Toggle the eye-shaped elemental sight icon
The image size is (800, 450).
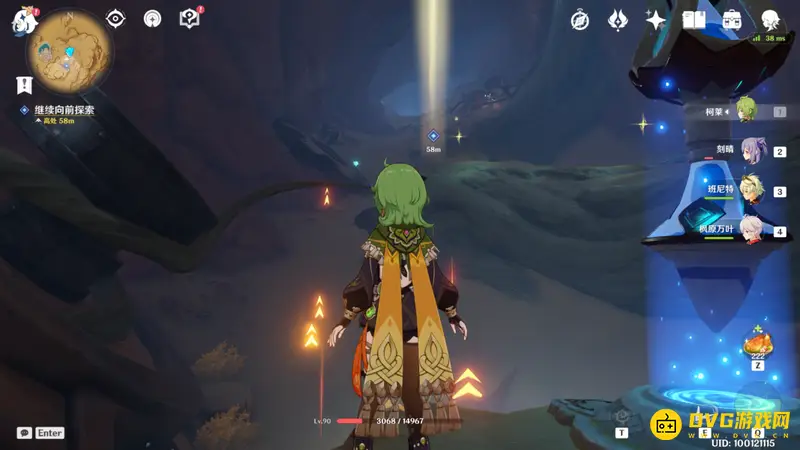coord(116,18)
